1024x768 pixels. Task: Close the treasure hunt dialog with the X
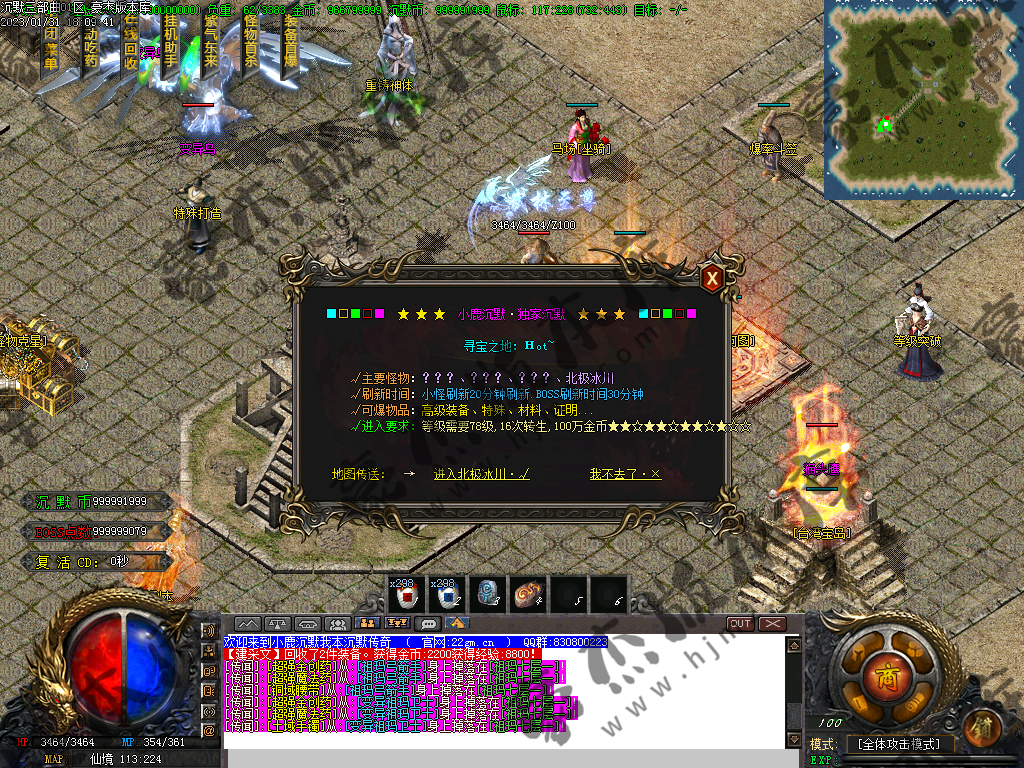[x=712, y=277]
